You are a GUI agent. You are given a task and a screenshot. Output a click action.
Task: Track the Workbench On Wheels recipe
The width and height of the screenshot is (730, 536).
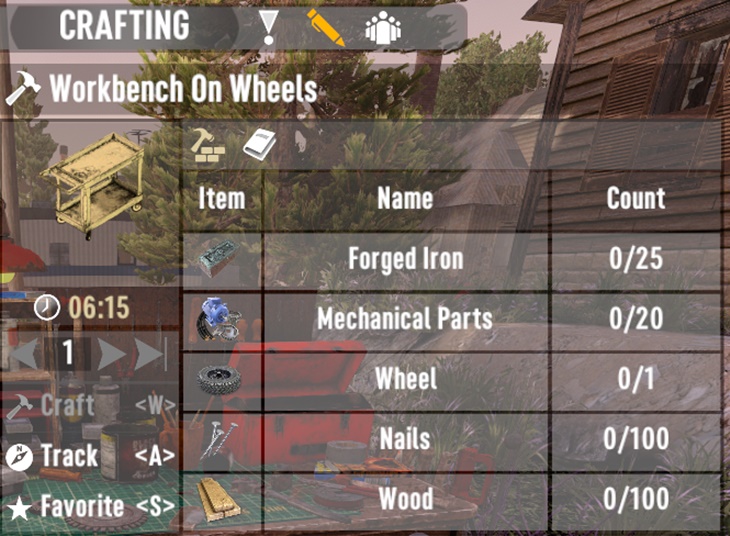coord(69,456)
